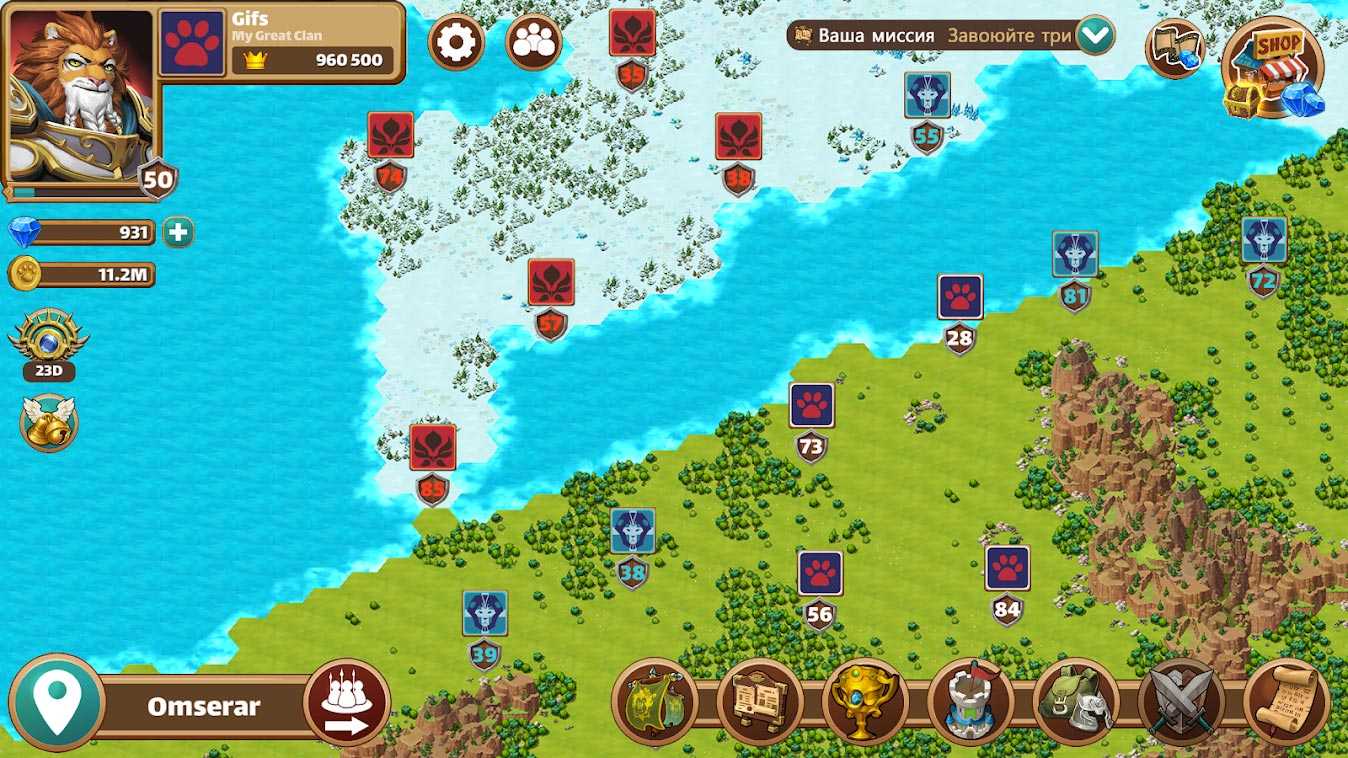The width and height of the screenshot is (1348, 758).
Task: Open the Shop
Action: pos(1273,68)
